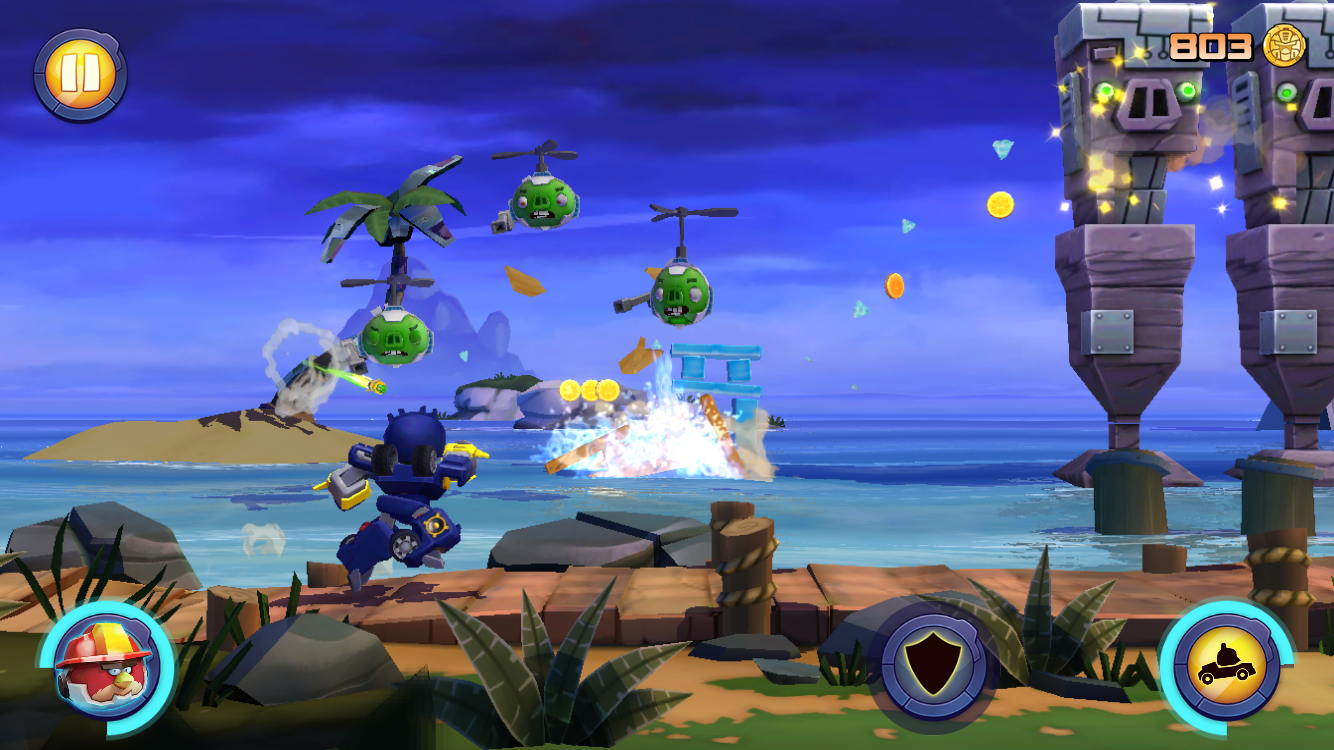Transform into vehicle mode with the car button
Viewport: 1334px width, 750px height.
coord(1224,666)
